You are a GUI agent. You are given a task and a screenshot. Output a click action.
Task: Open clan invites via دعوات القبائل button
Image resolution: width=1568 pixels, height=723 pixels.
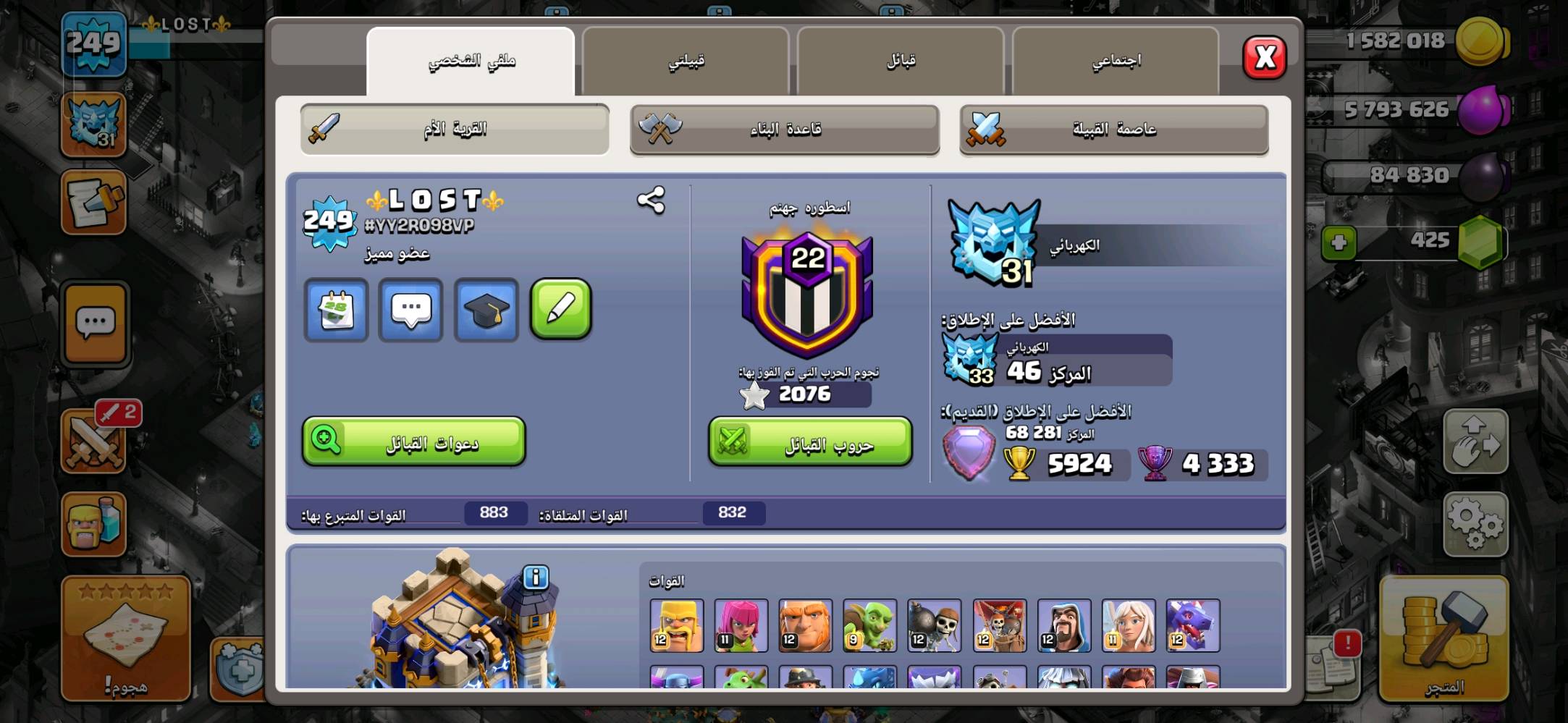click(x=411, y=442)
